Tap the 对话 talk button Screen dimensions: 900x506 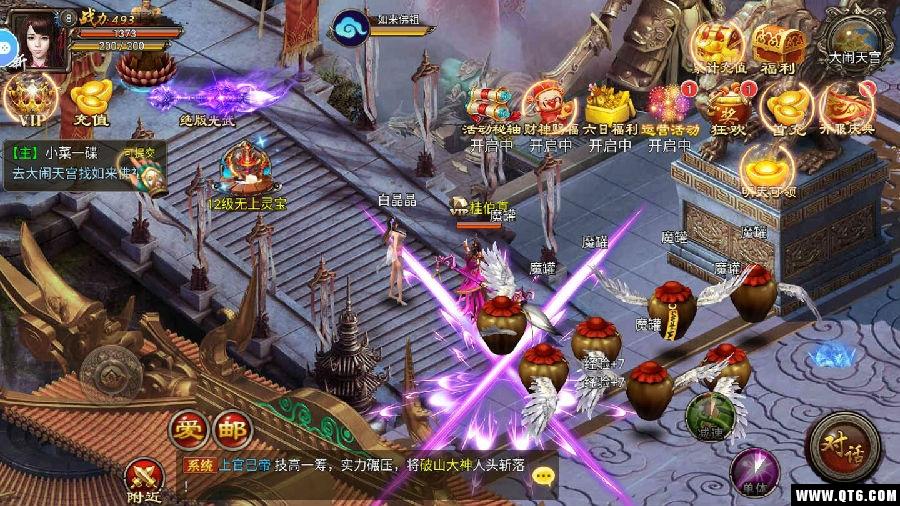coord(842,444)
